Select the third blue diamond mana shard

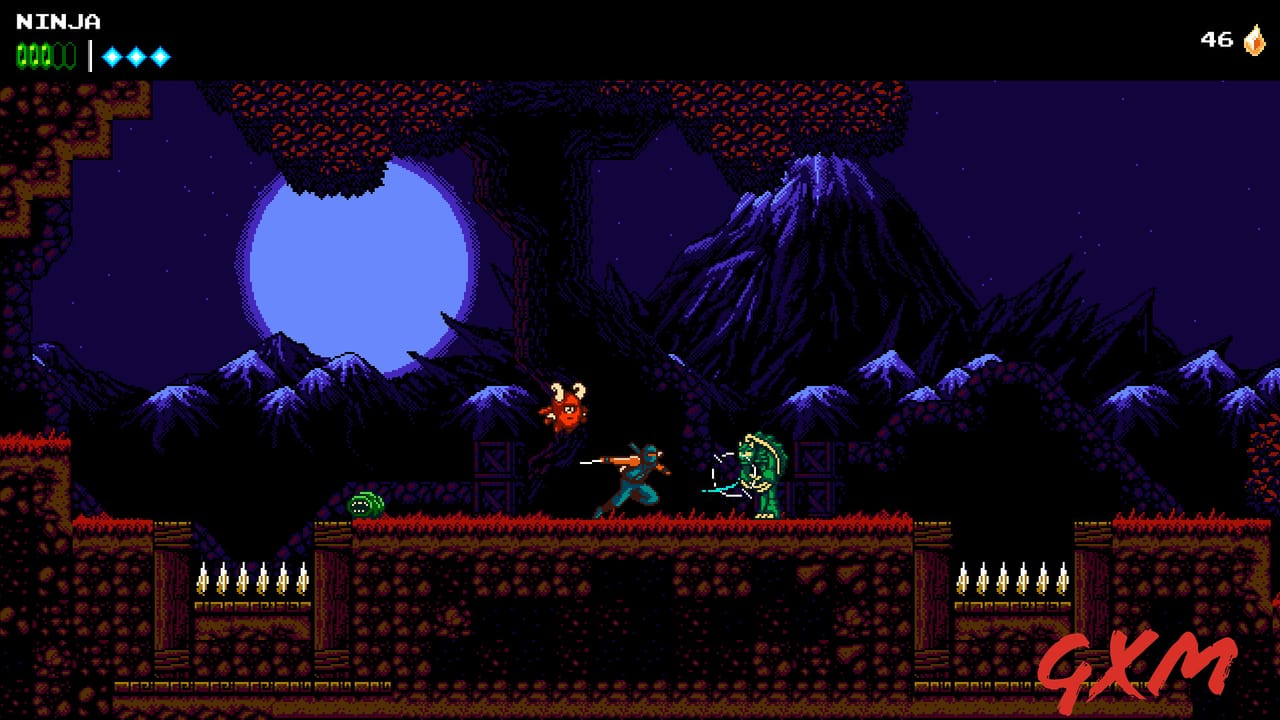[159, 57]
